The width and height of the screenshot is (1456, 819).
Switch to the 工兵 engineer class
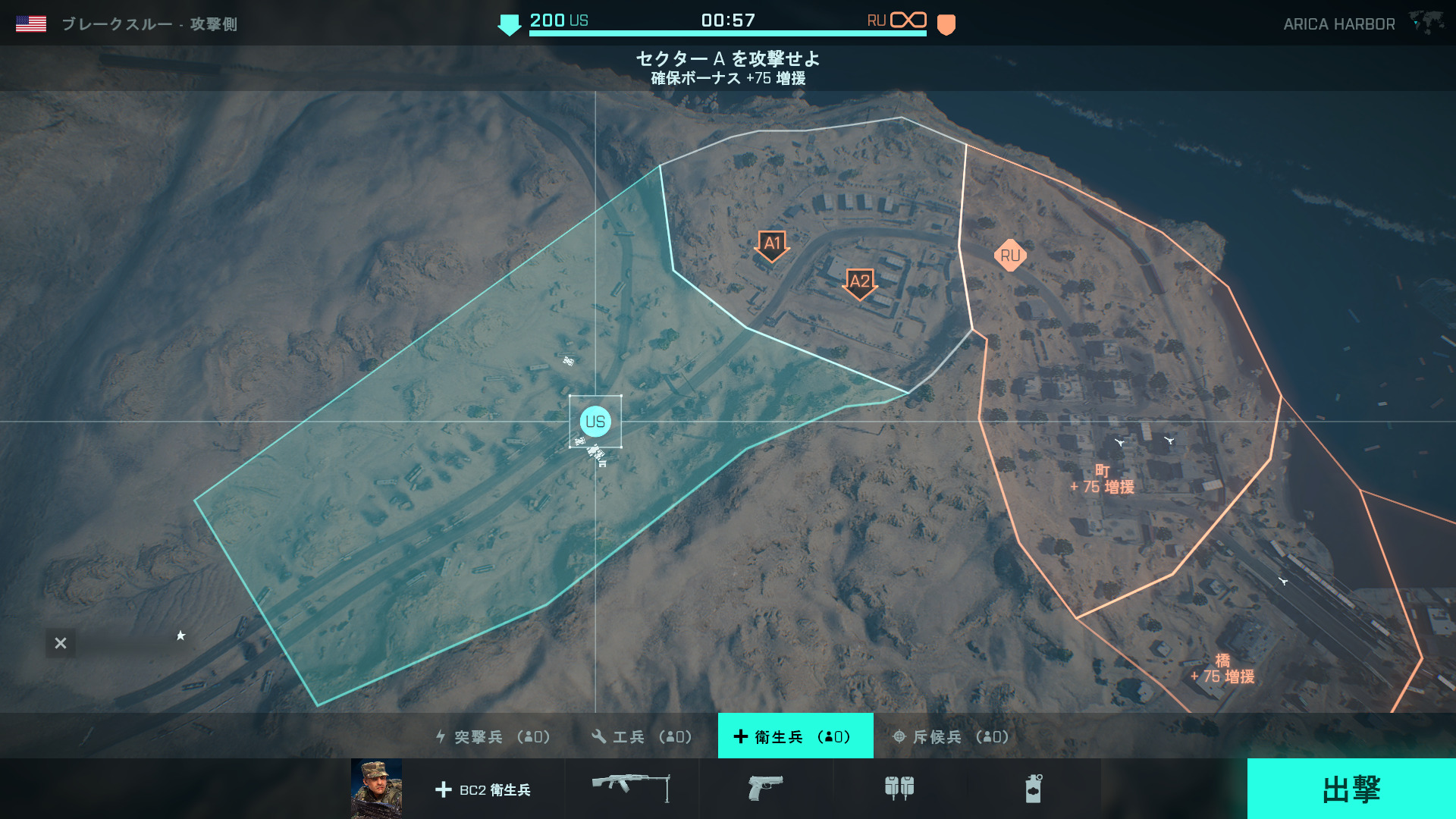642,736
